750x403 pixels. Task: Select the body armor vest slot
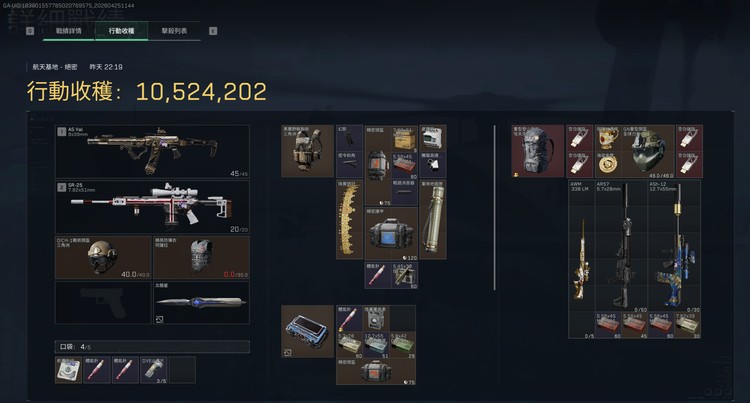tap(201, 256)
